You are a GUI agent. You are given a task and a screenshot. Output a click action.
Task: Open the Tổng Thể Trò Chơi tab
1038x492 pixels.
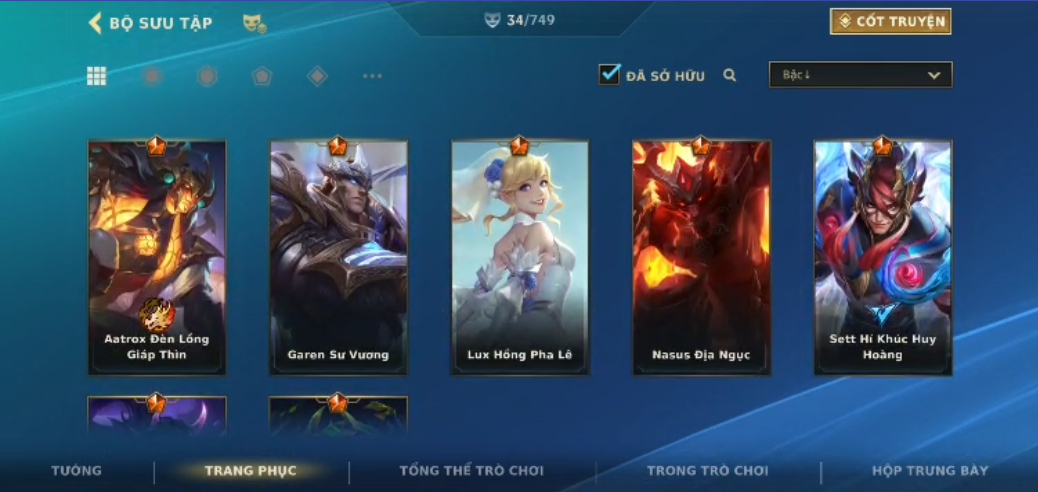pos(471,471)
